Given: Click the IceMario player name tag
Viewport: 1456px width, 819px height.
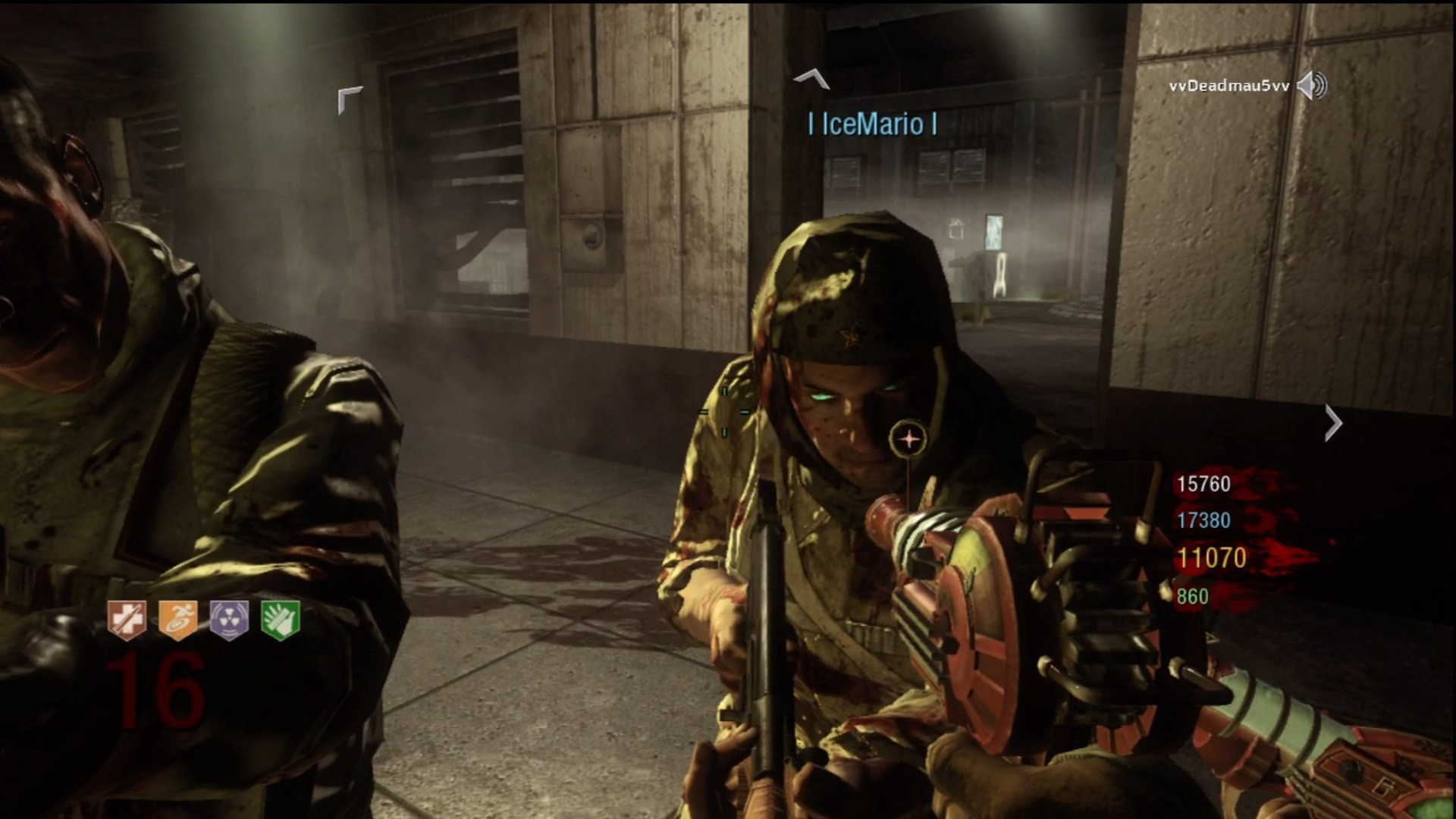Looking at the screenshot, I should [873, 124].
